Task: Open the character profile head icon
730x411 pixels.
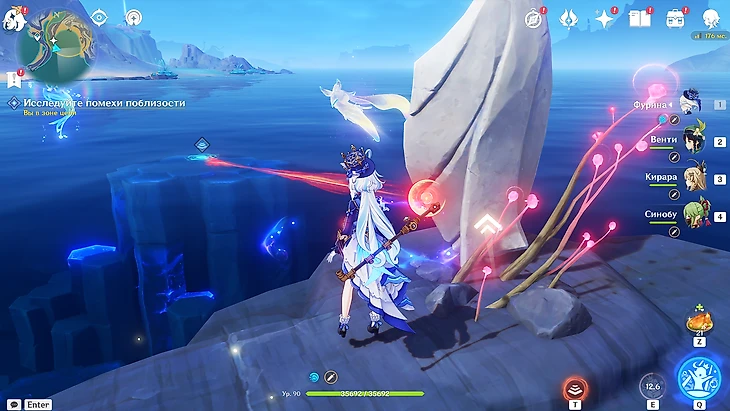Action: click(x=710, y=18)
